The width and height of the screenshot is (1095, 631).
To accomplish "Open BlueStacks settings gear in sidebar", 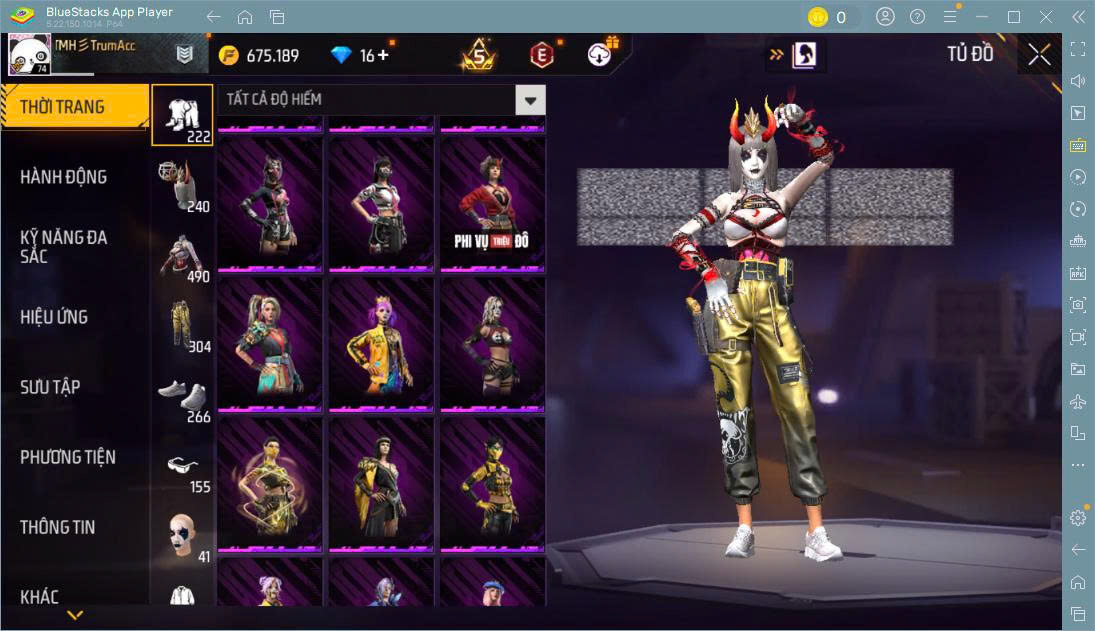I will (x=1077, y=517).
